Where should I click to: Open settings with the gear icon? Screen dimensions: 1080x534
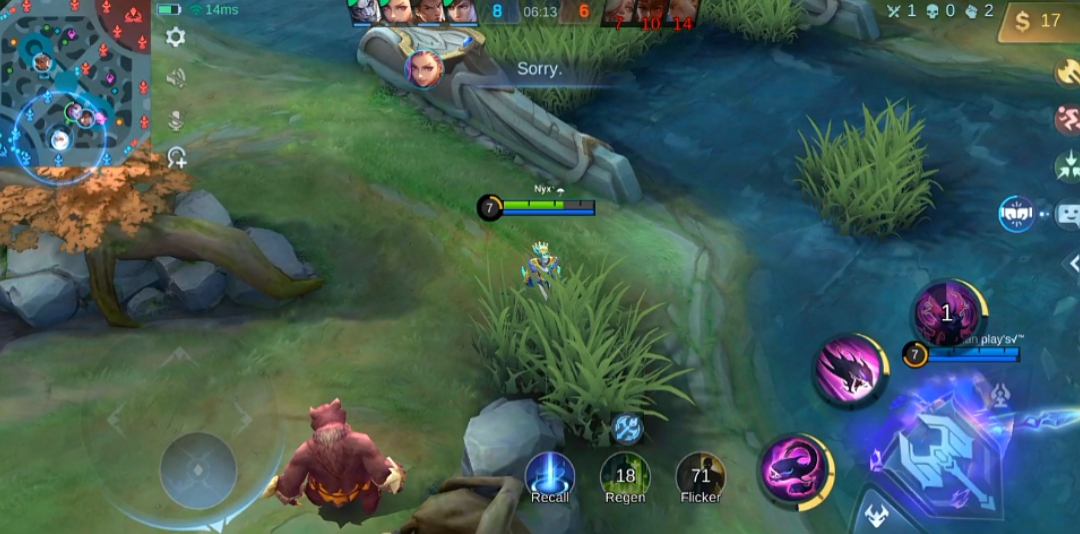point(176,38)
